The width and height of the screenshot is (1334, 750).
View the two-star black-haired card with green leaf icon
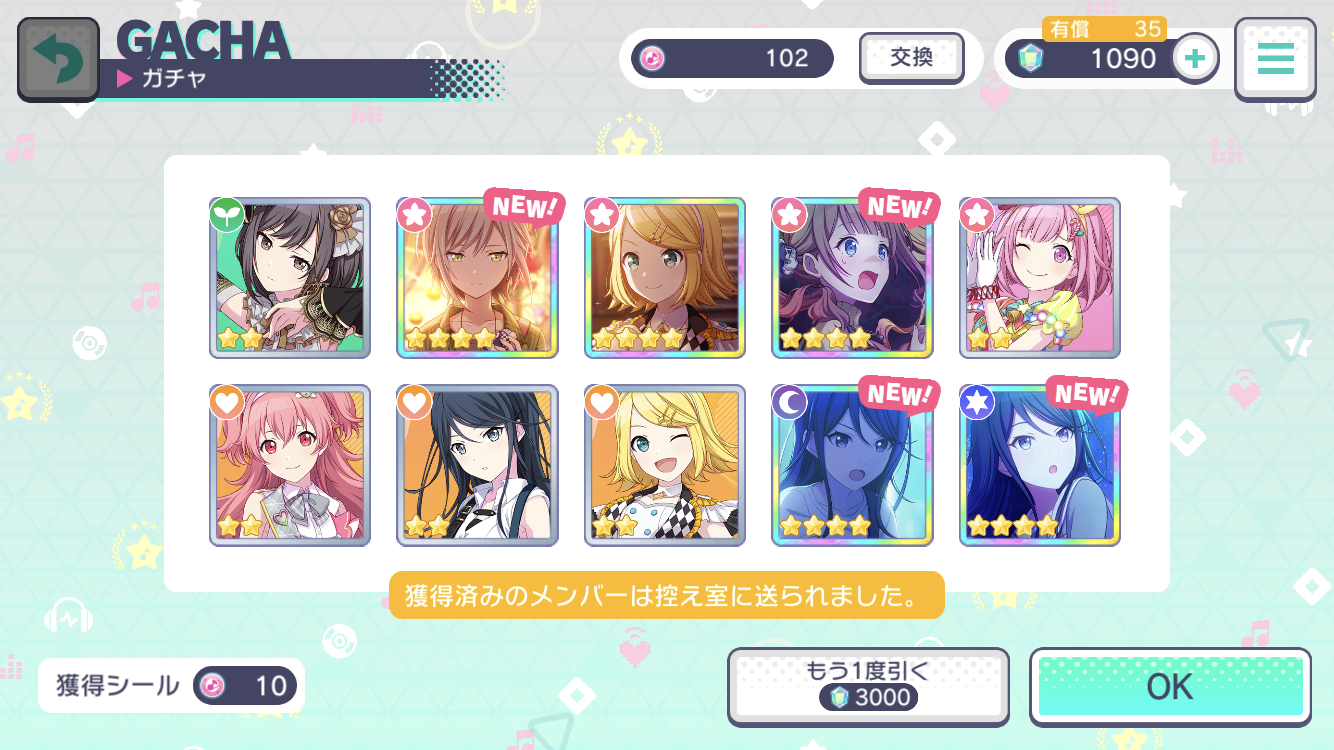[x=290, y=277]
